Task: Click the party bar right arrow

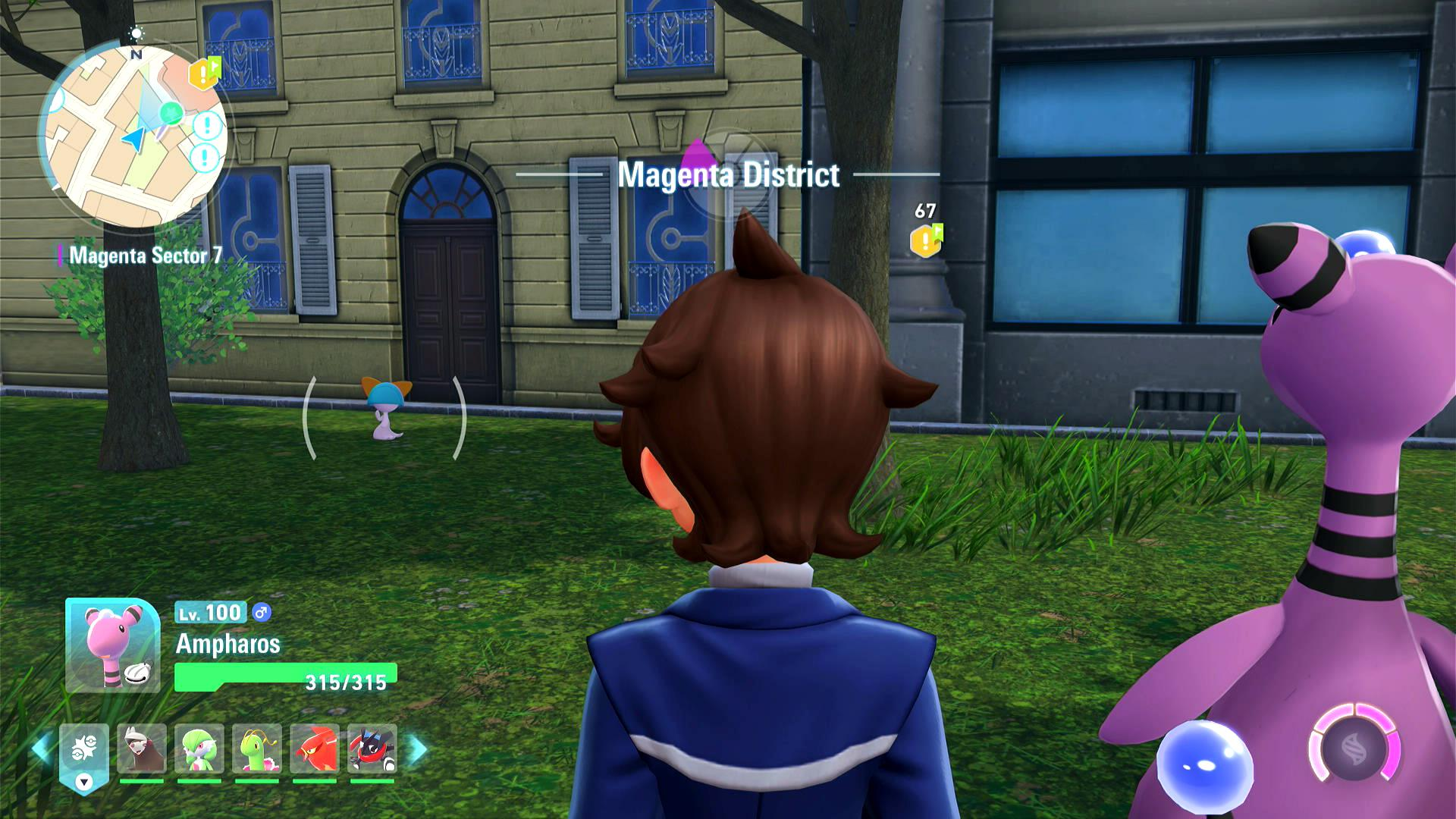Action: point(418,749)
